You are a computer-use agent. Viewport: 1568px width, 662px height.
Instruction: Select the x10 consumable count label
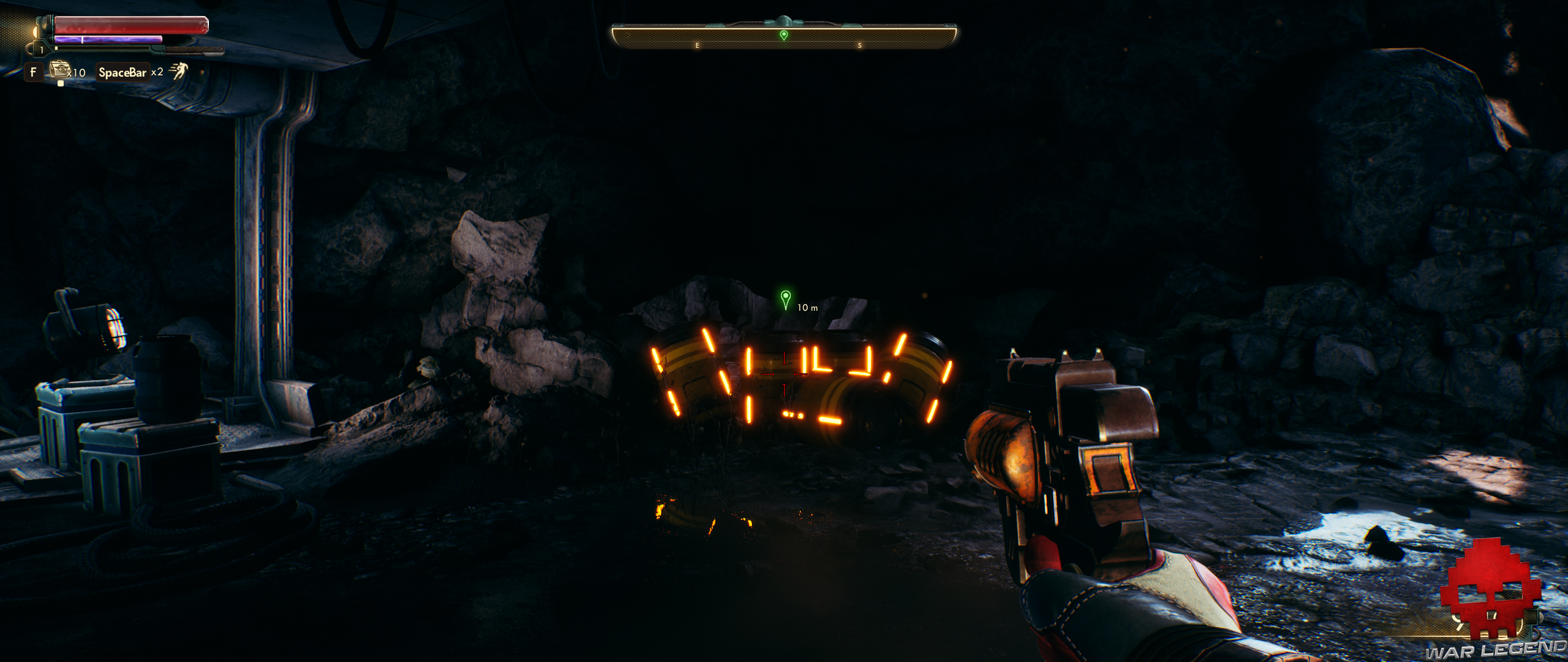pos(77,74)
